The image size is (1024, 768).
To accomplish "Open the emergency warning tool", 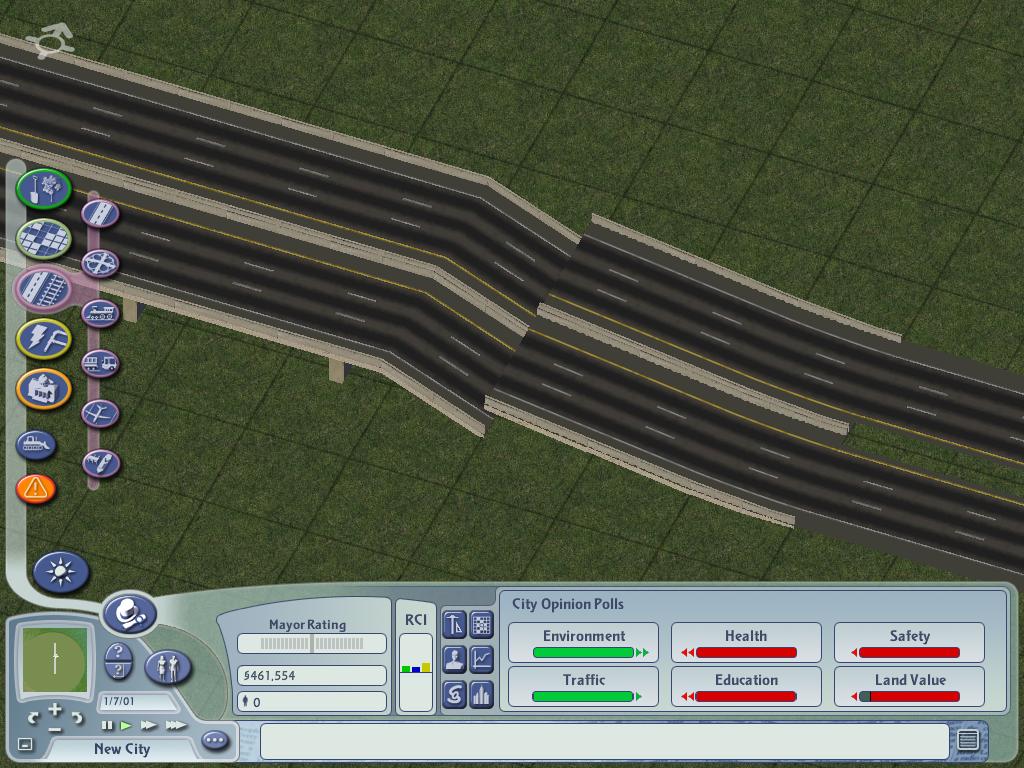I will [x=36, y=488].
